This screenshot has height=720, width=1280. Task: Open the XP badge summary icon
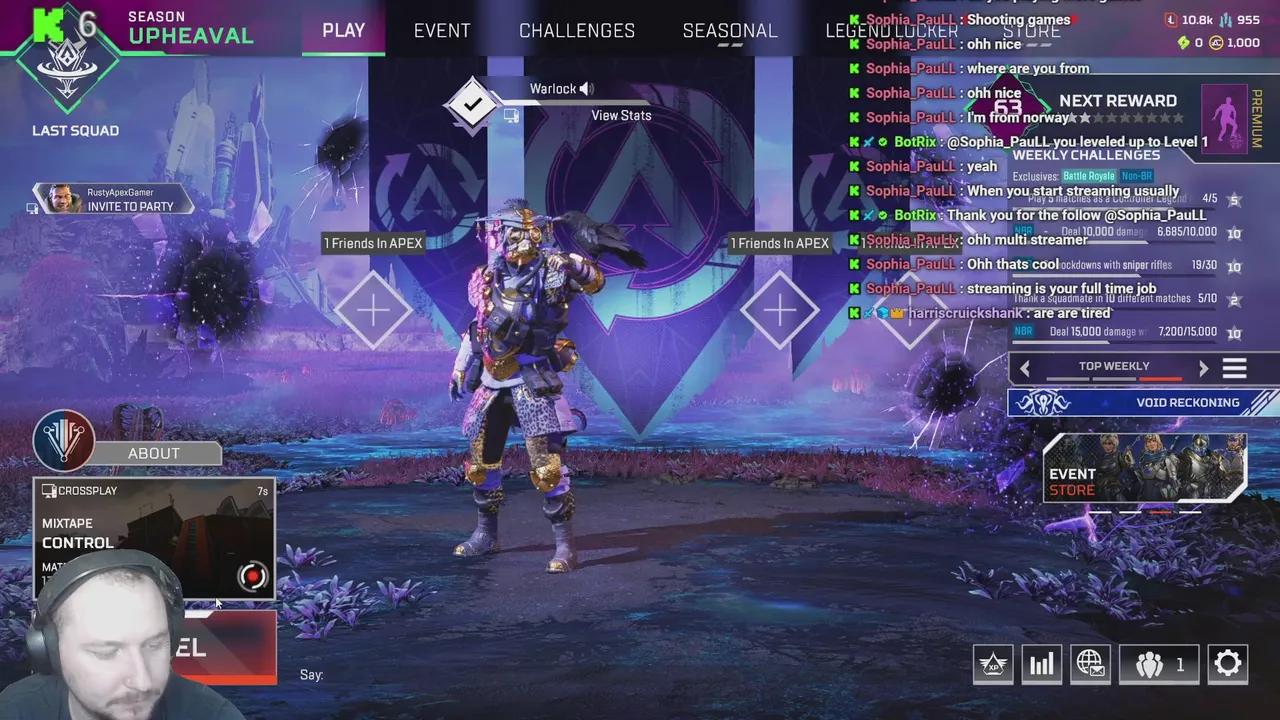tap(993, 663)
